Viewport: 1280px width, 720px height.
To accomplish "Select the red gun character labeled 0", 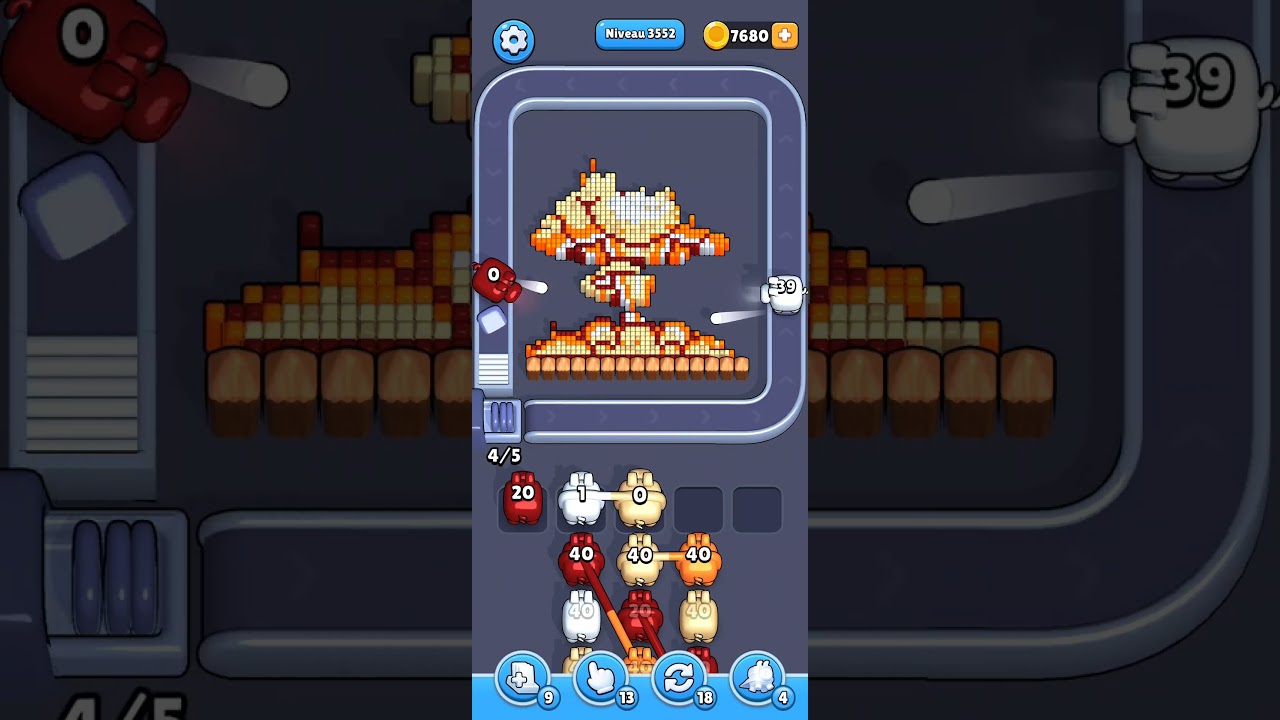I will pyautogui.click(x=494, y=283).
